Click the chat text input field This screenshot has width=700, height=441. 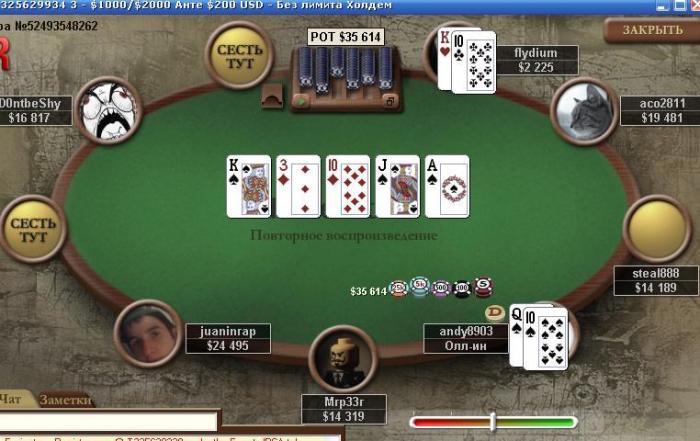coord(108,422)
